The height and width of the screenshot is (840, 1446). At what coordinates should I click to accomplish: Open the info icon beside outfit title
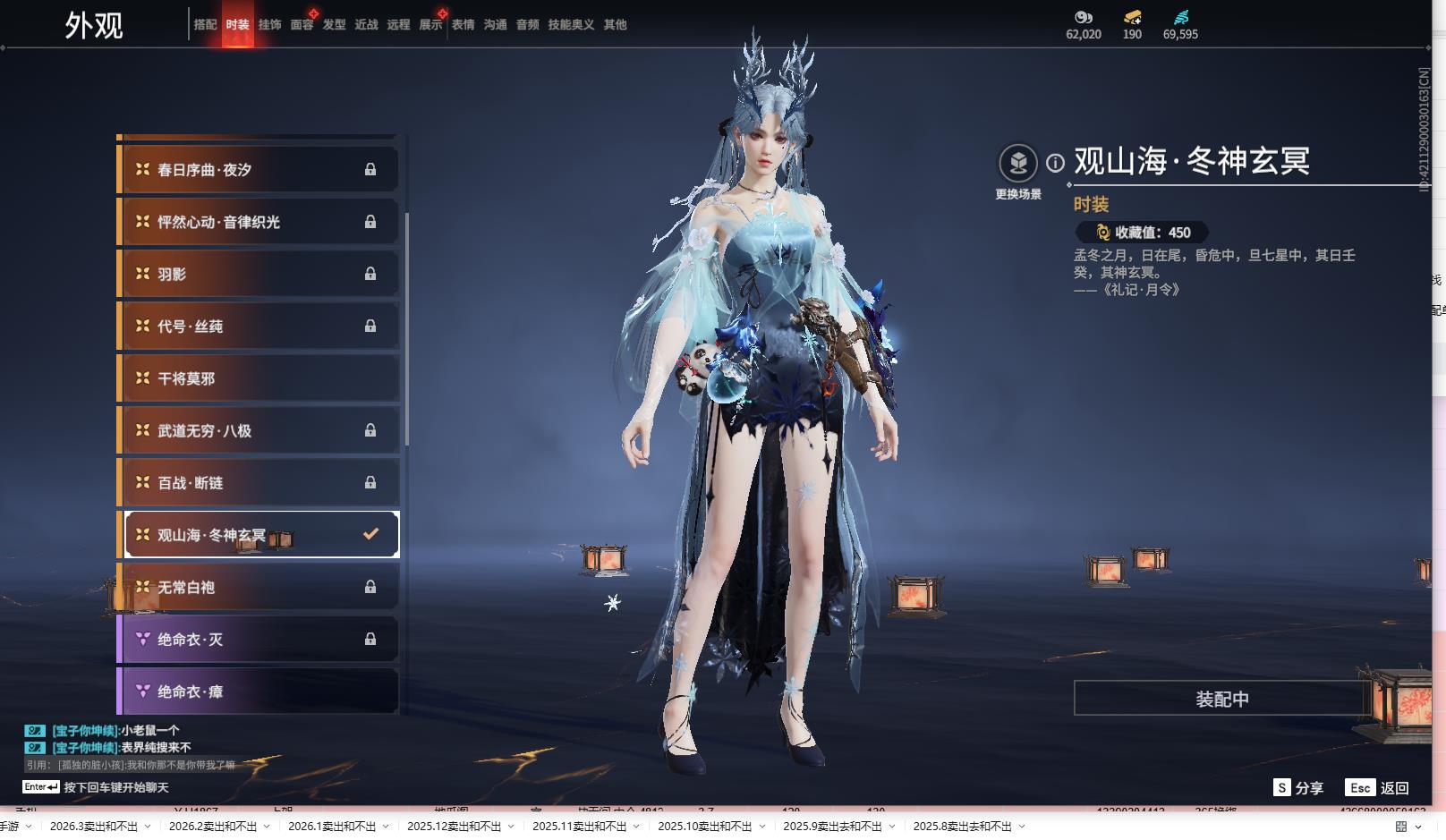pos(1056,163)
